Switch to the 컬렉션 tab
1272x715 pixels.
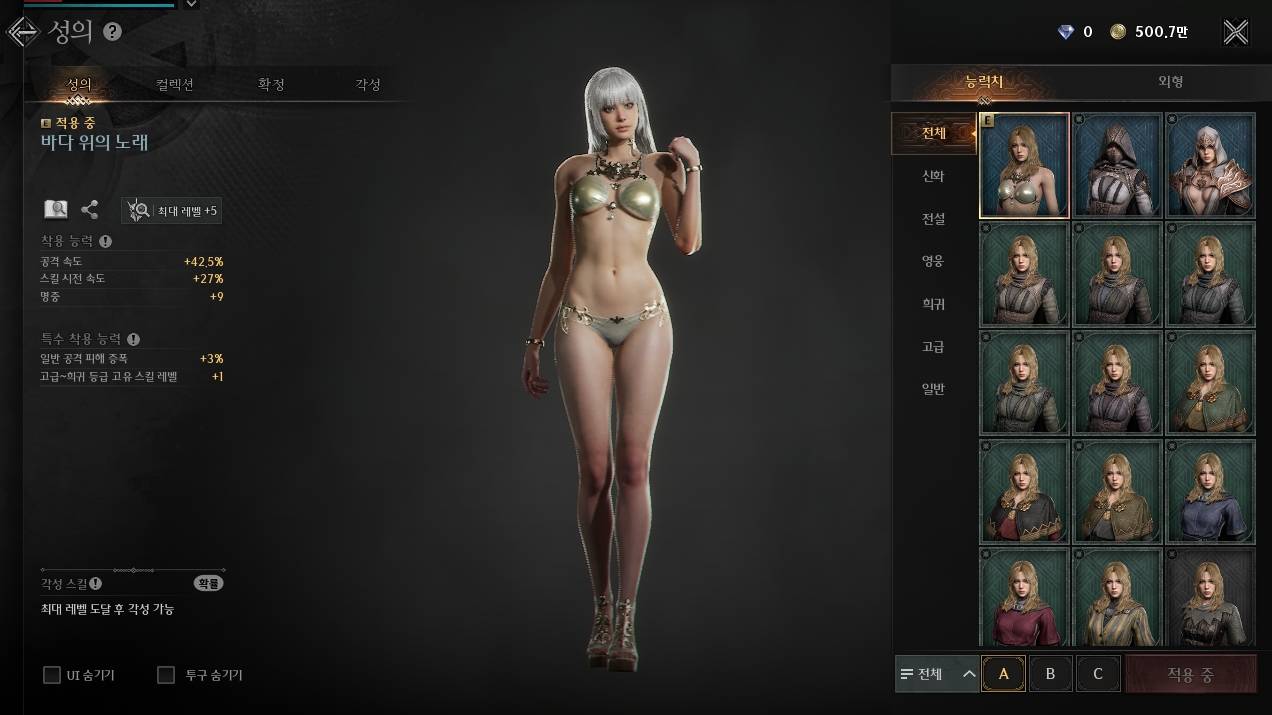175,85
